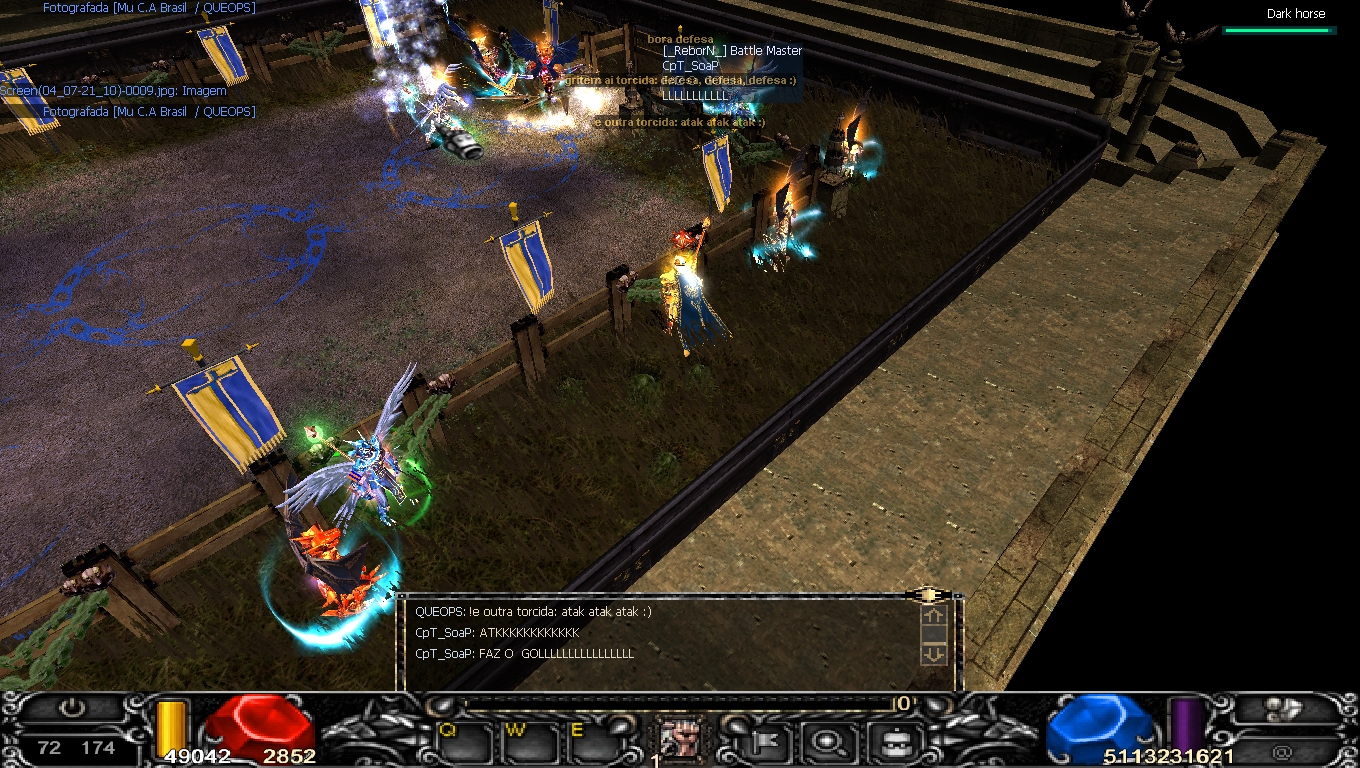Open the flag menu button
1360x768 pixels.
[770, 742]
